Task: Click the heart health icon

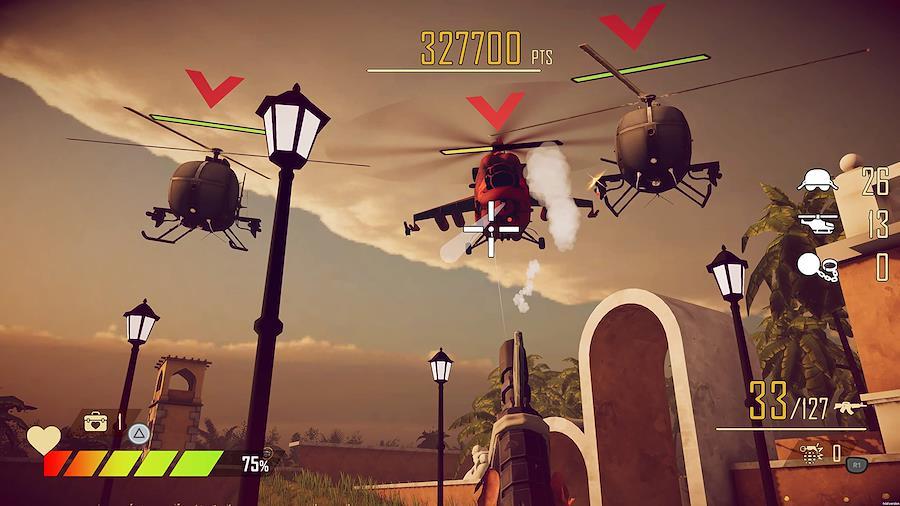Action: point(42,439)
